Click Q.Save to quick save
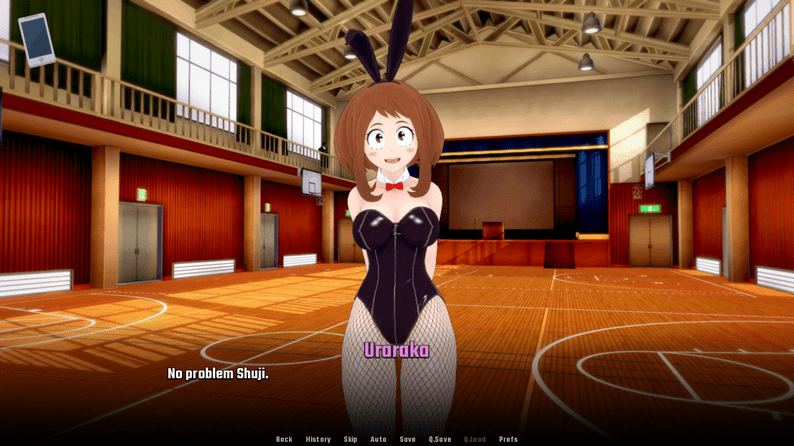Viewport: 794px width, 446px height. tap(440, 439)
